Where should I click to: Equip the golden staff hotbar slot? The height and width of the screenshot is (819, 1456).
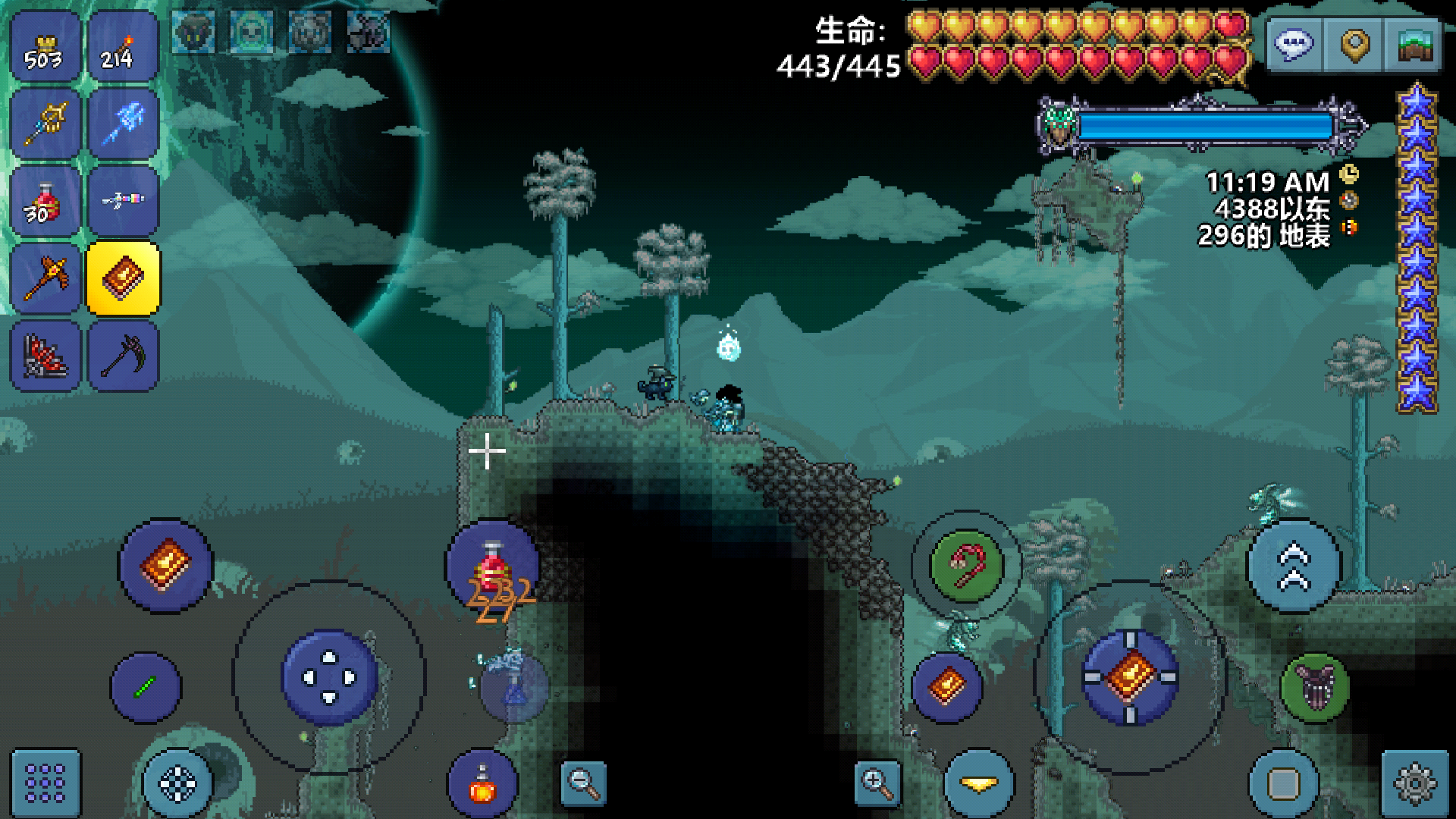(x=45, y=124)
